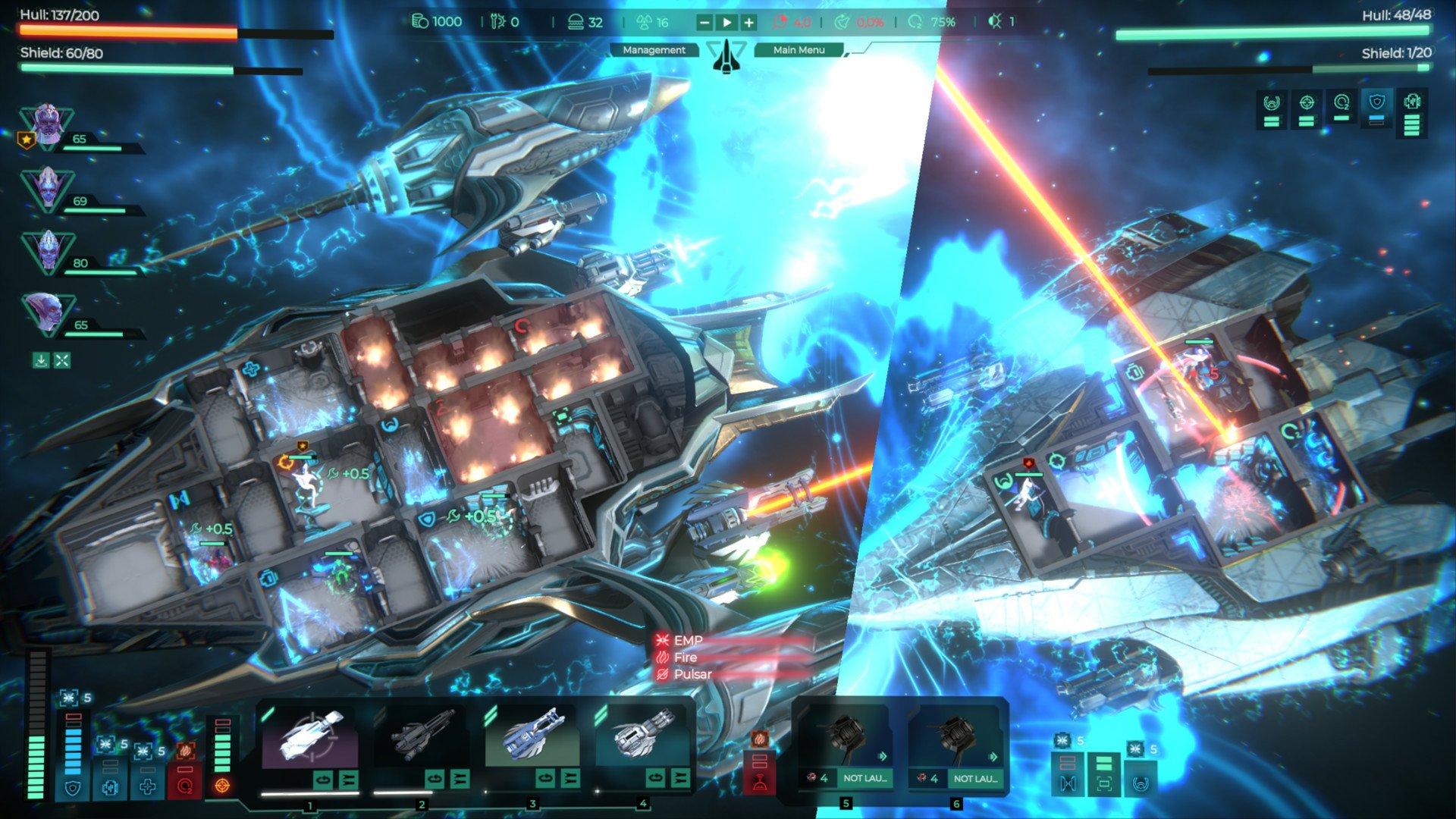Screen dimensions: 1456x819
Task: Select the red O2 oxygen system icon
Action: coord(184,788)
